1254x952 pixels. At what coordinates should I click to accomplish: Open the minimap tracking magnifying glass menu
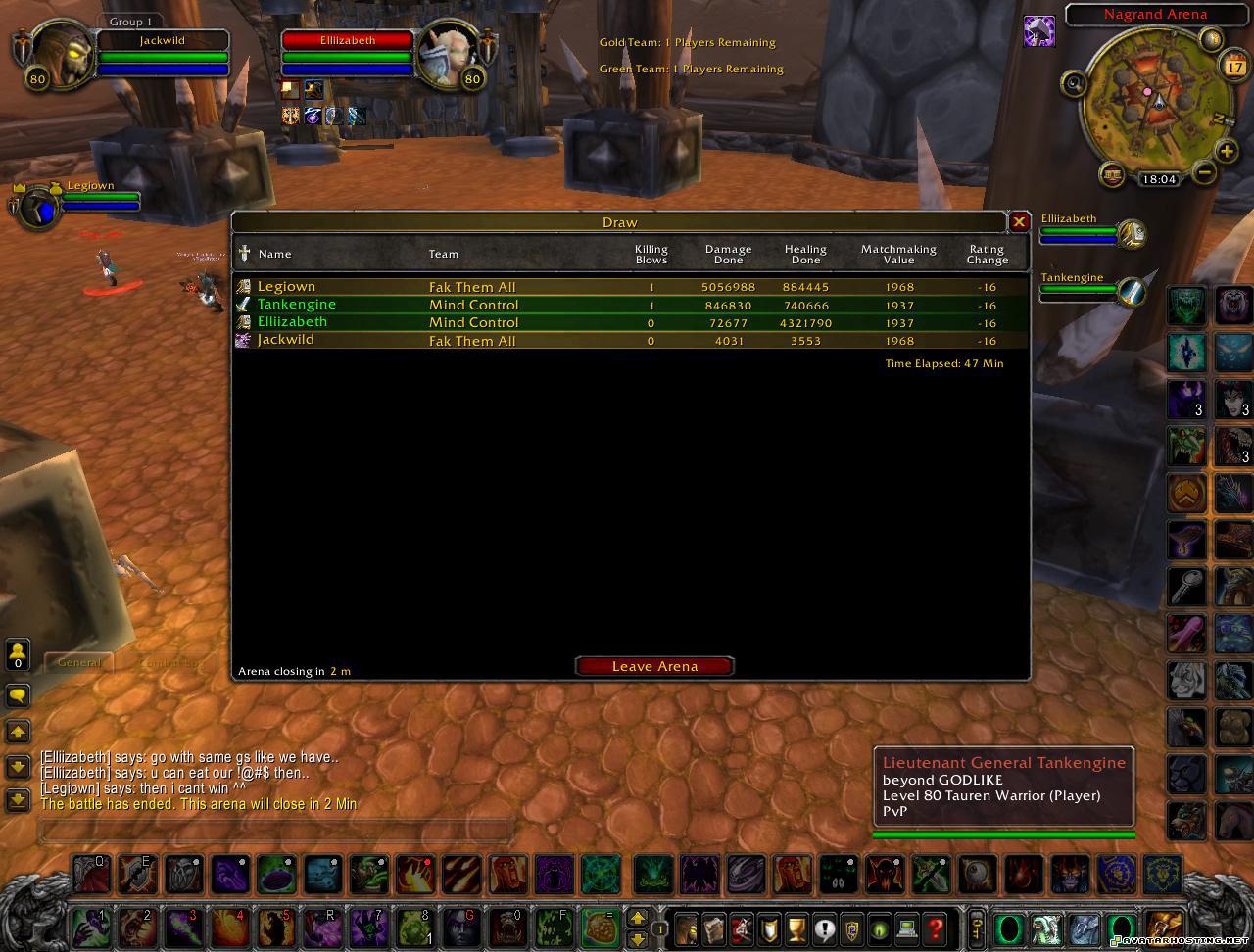click(1076, 84)
